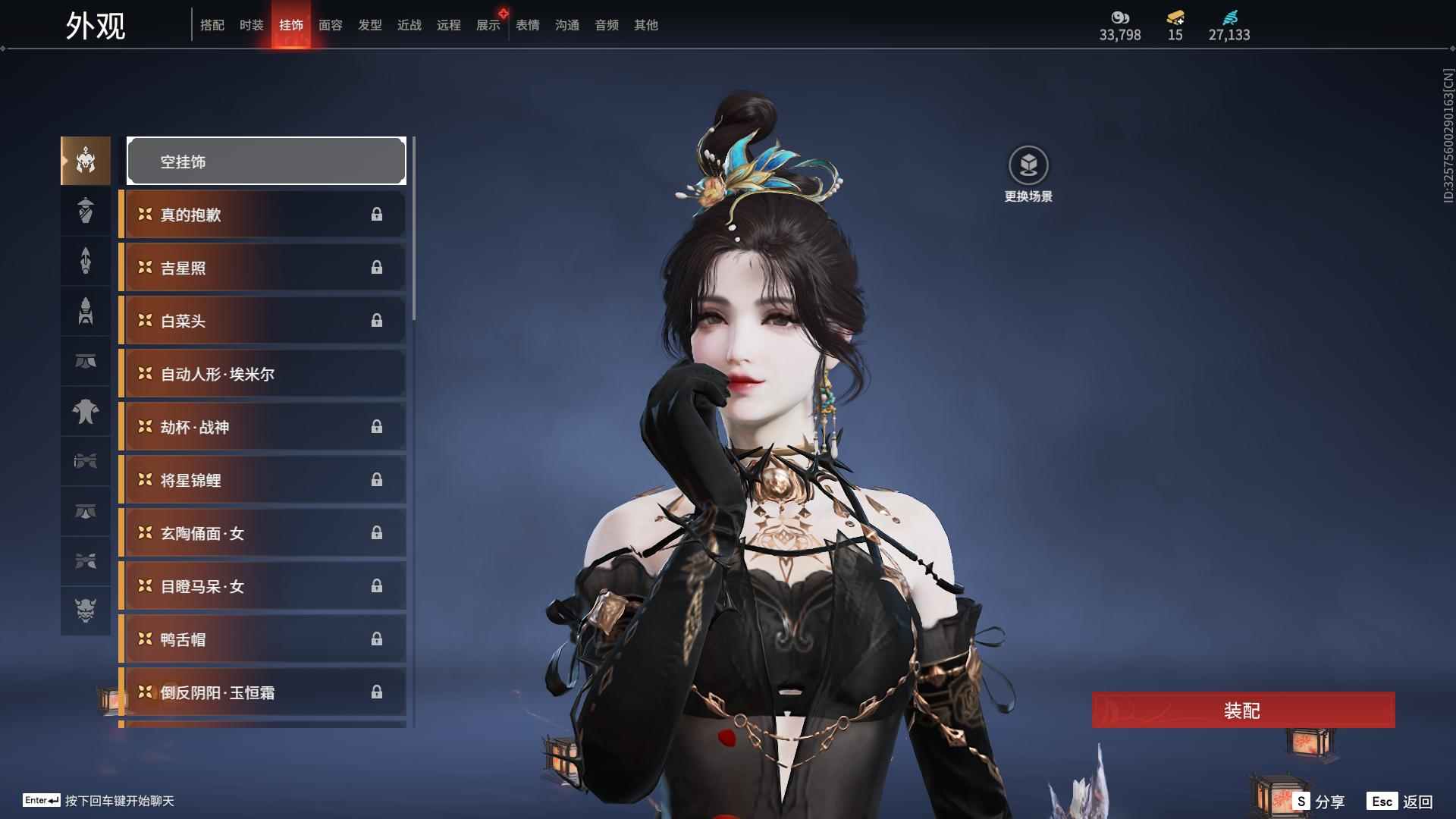Image resolution: width=1456 pixels, height=819 pixels.
Task: Equip with the red 装配 button
Action: click(1243, 711)
